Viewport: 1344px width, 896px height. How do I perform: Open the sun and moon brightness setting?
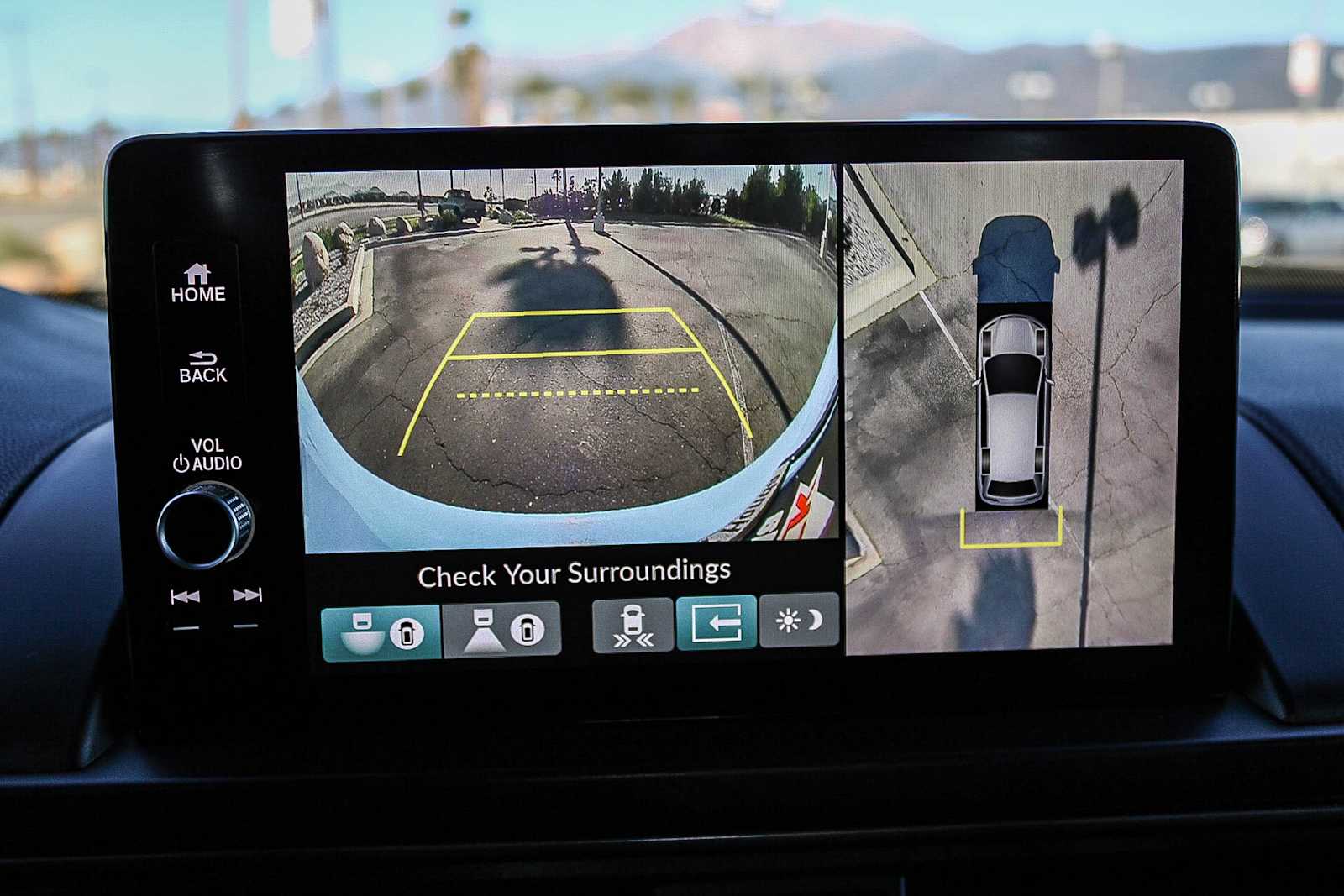coord(799,621)
